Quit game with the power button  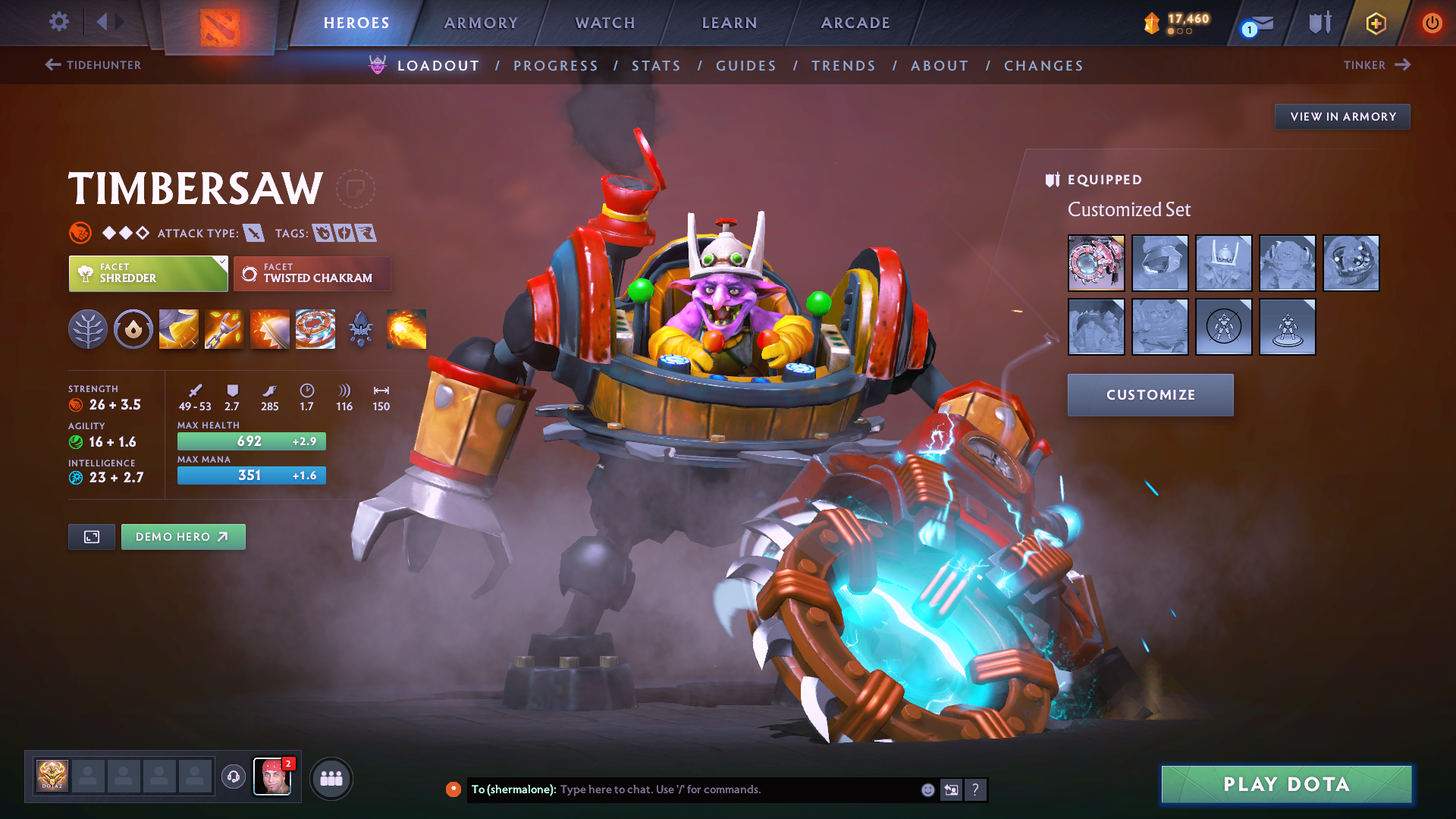tap(1432, 23)
